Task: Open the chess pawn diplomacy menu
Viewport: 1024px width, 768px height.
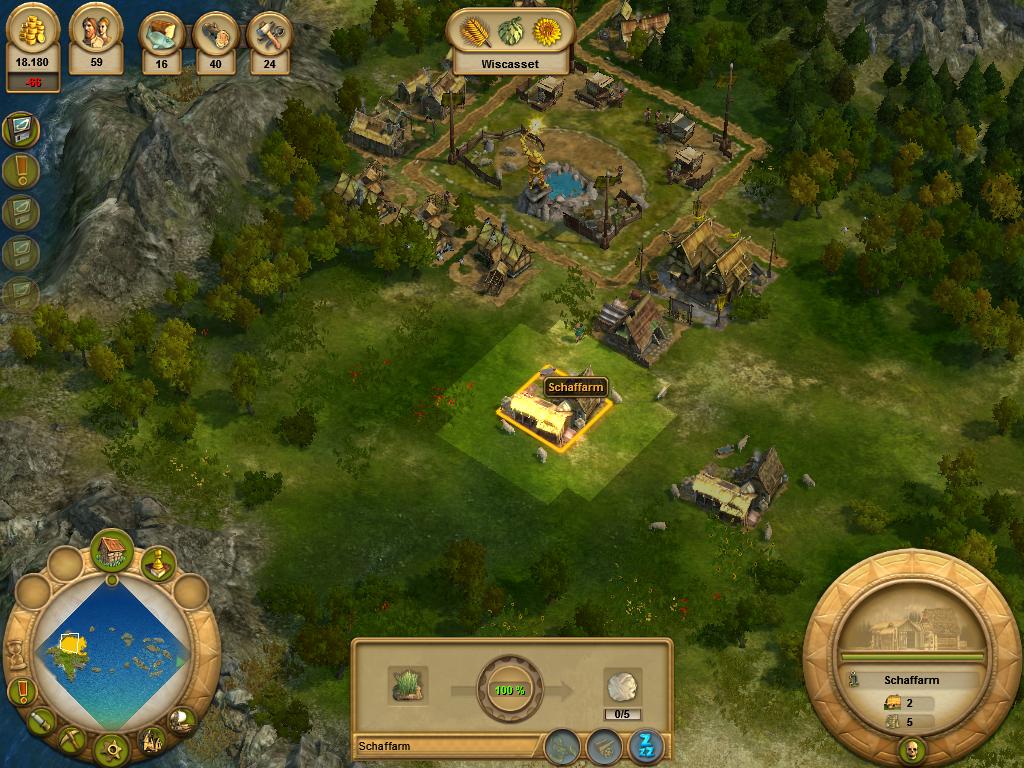Action: [x=157, y=563]
